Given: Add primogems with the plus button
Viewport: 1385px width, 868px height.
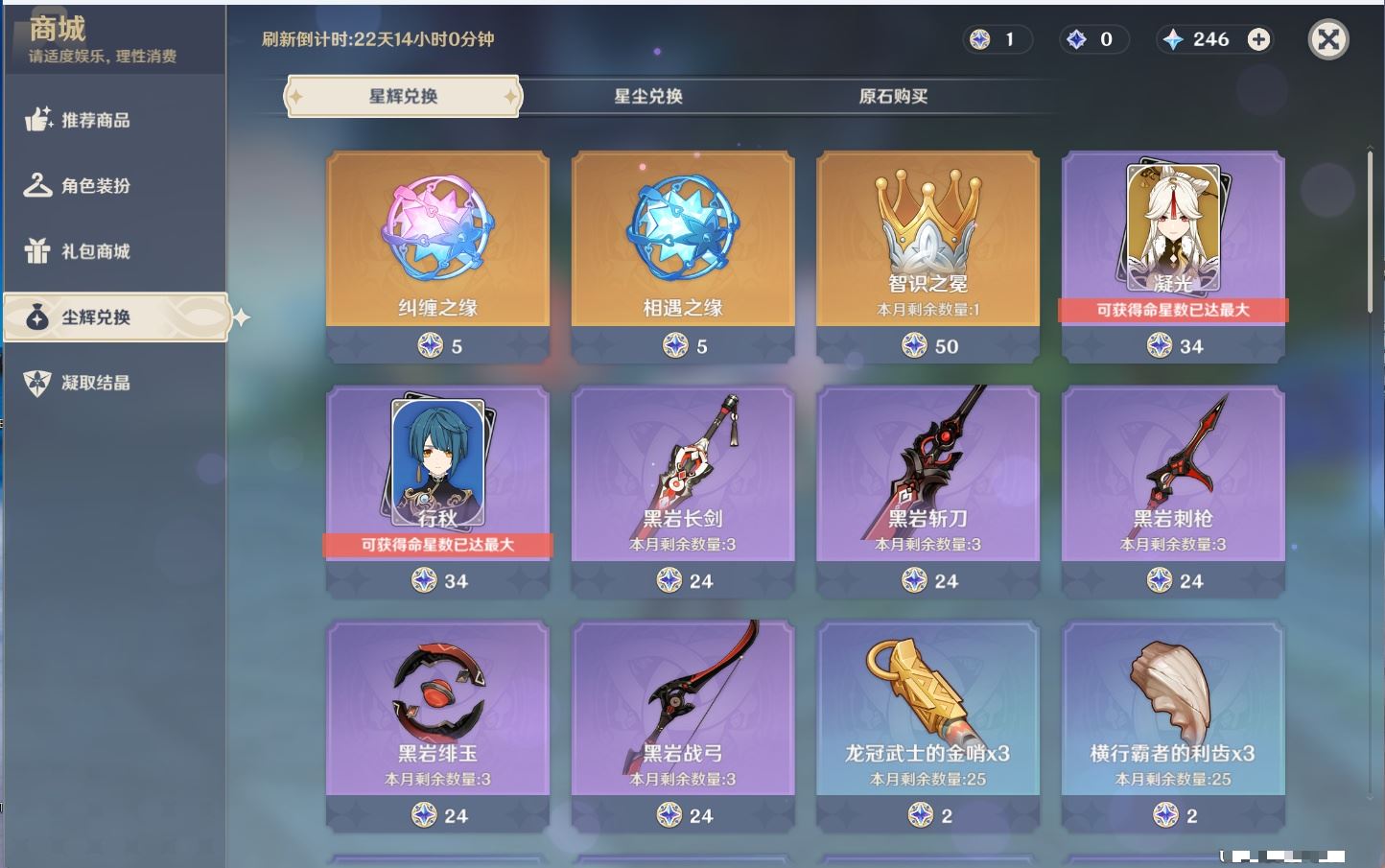Looking at the screenshot, I should click(1258, 39).
